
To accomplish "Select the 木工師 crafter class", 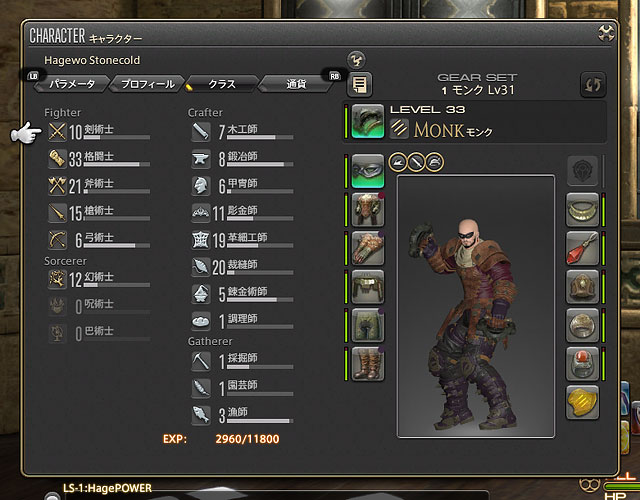I will (240, 131).
